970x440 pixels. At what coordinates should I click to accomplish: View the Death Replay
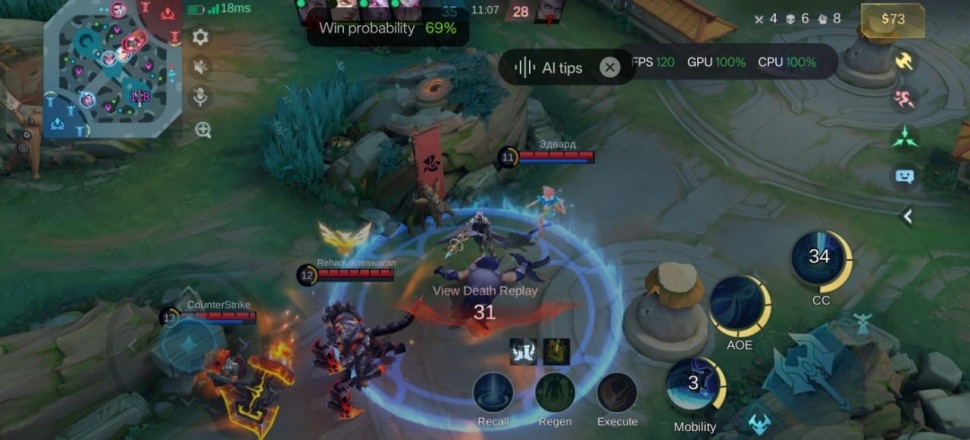(485, 291)
